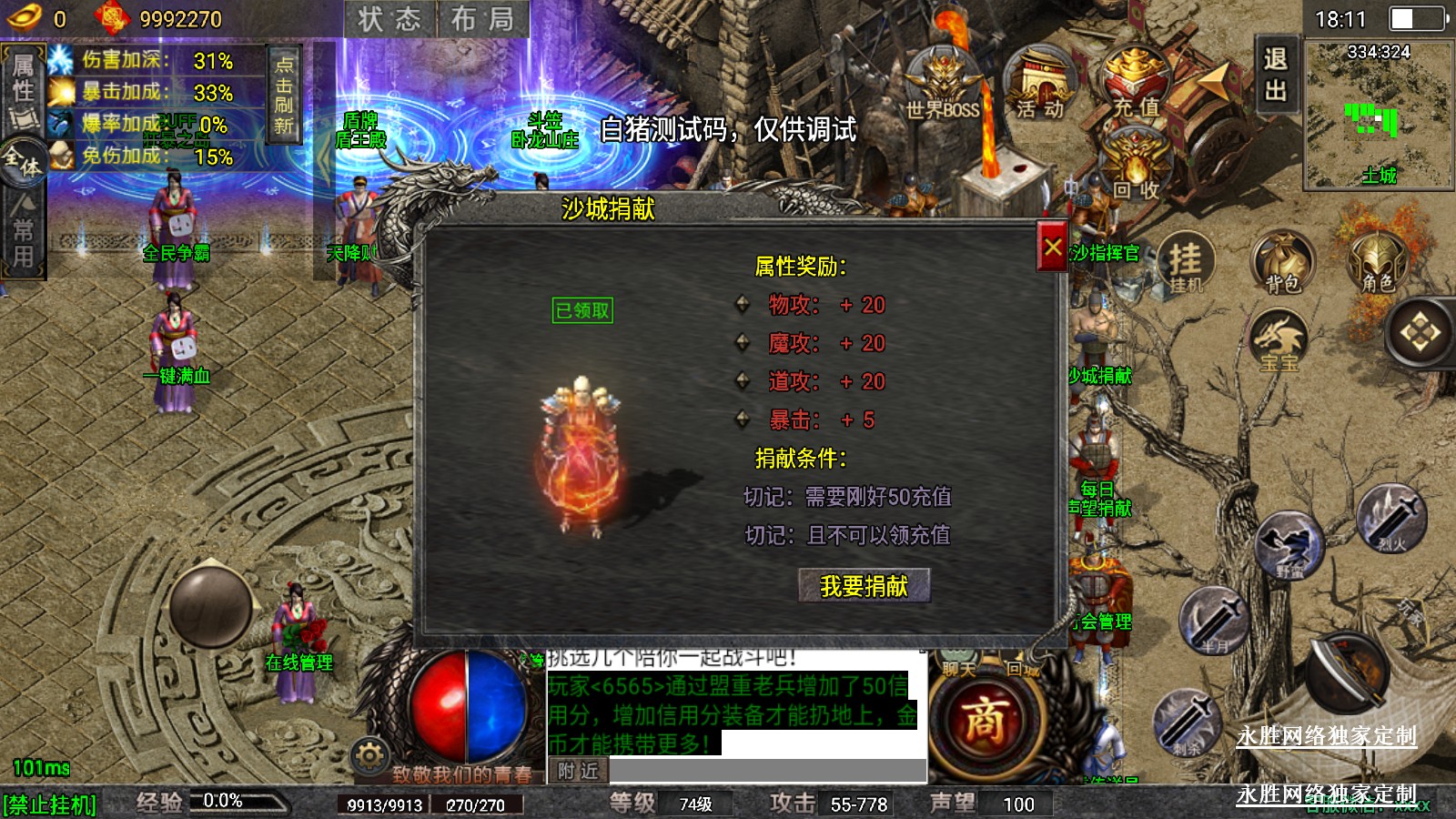
Task: Click the 我要捐献 donate button
Action: (864, 586)
